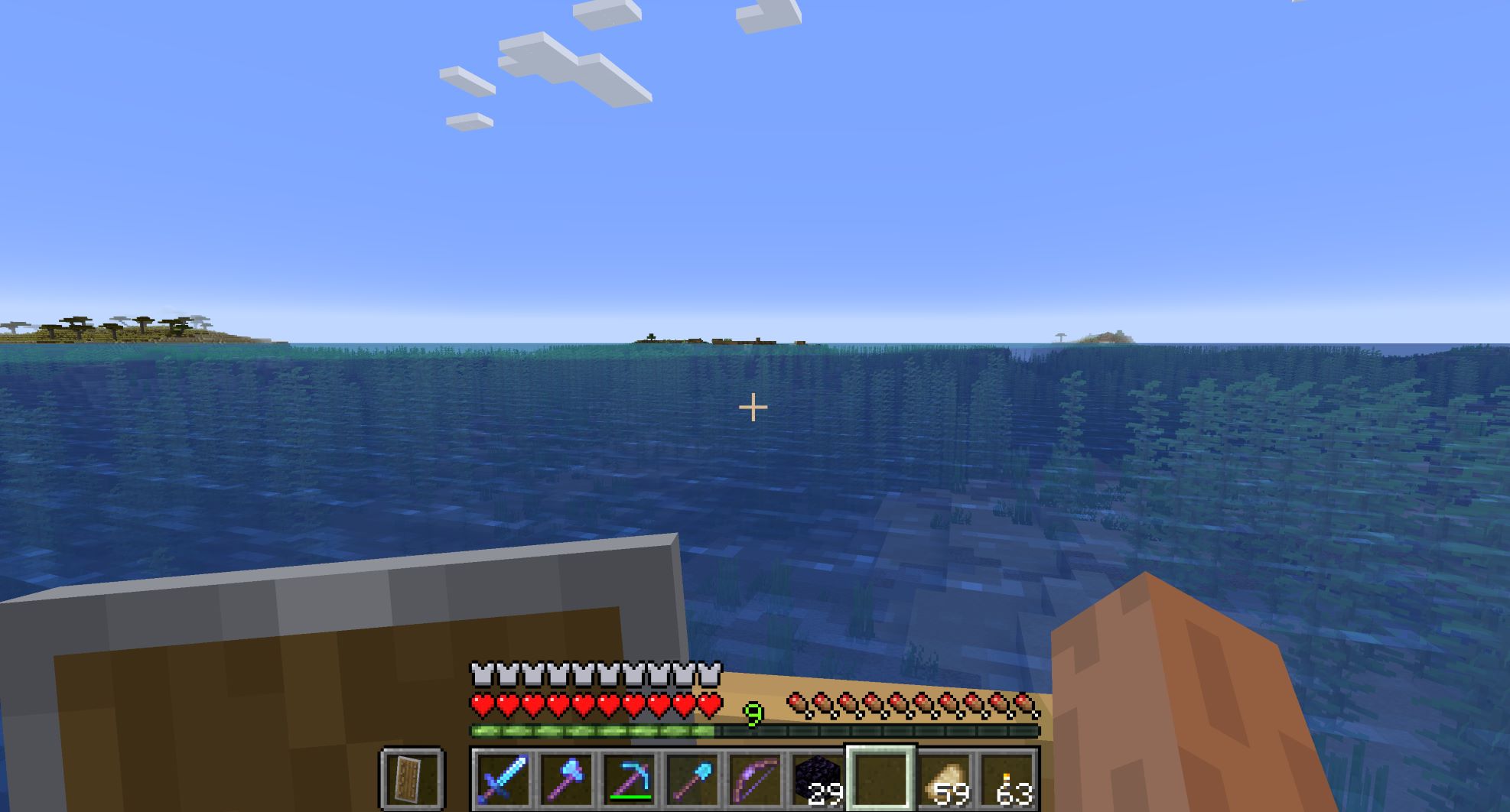Switch to the diamond shovel slot

click(x=692, y=778)
